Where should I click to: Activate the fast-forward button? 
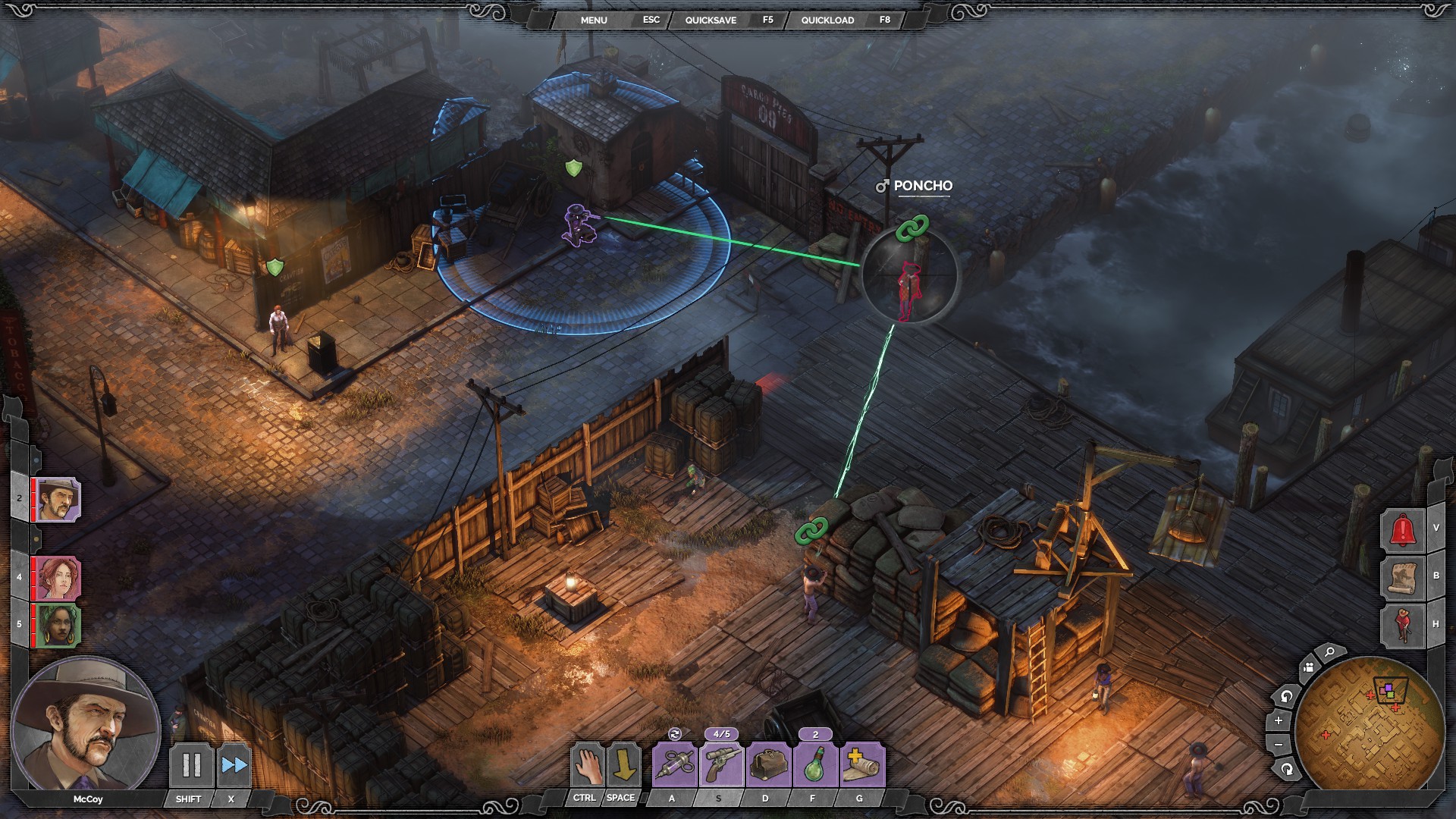pos(234,765)
